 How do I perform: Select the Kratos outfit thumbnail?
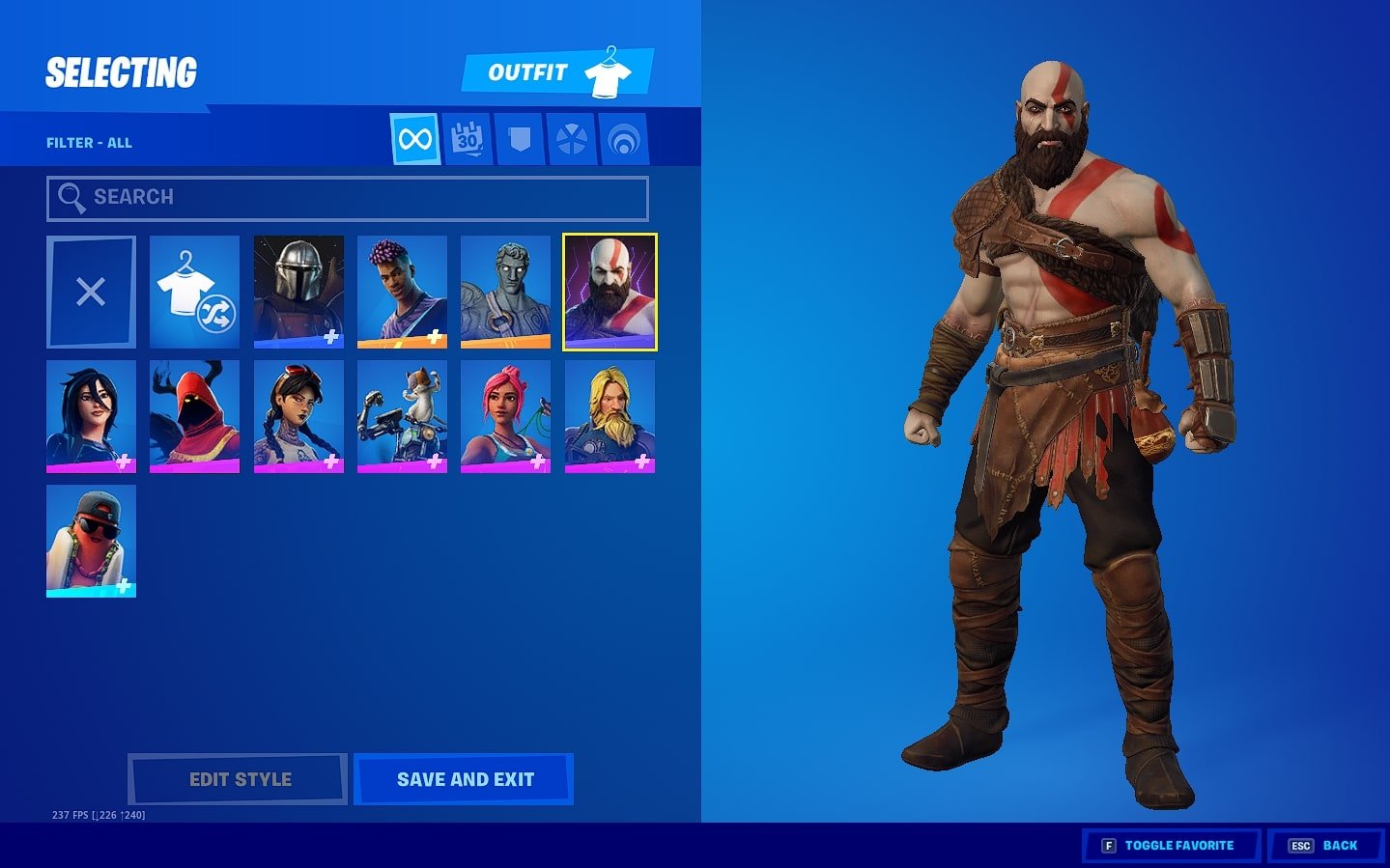pyautogui.click(x=610, y=291)
